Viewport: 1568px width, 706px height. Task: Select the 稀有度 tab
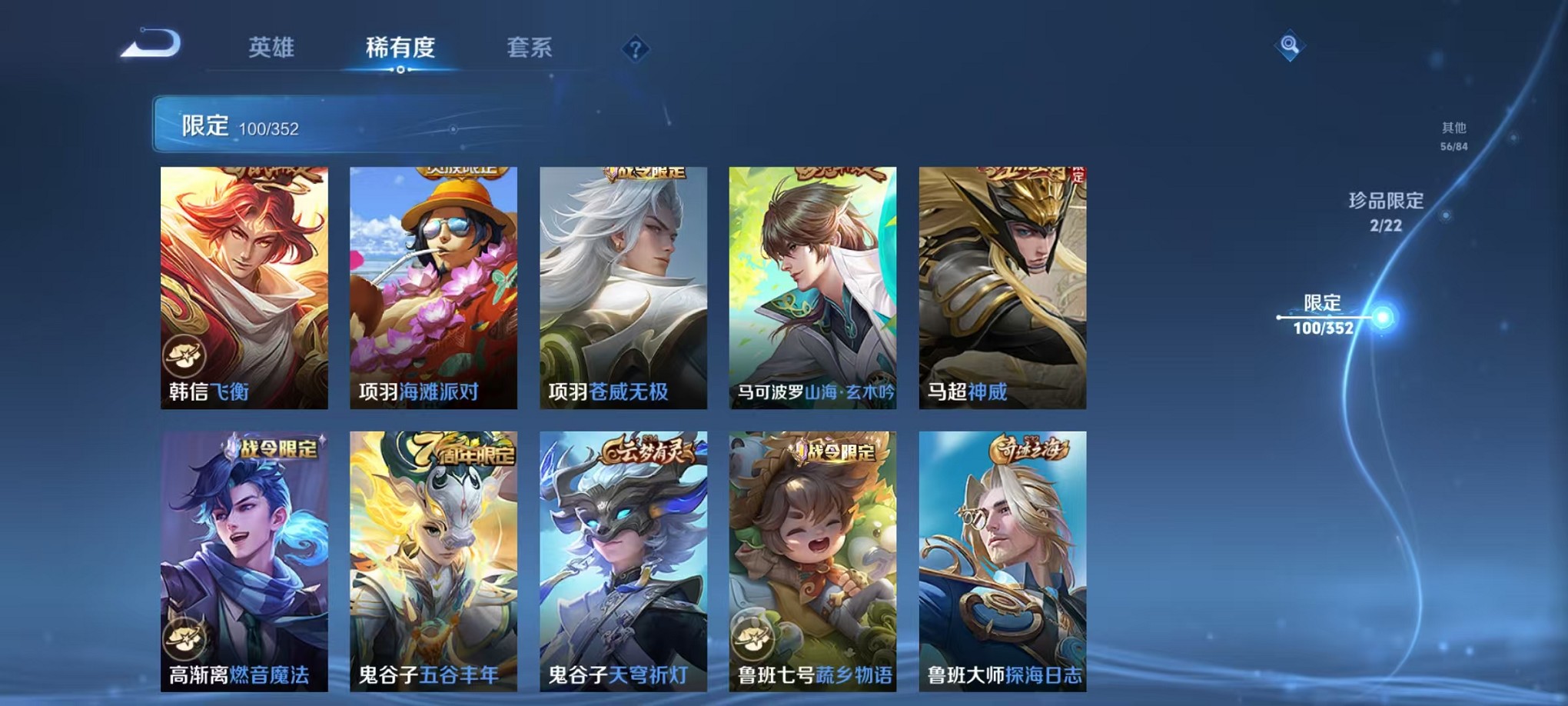tap(400, 47)
